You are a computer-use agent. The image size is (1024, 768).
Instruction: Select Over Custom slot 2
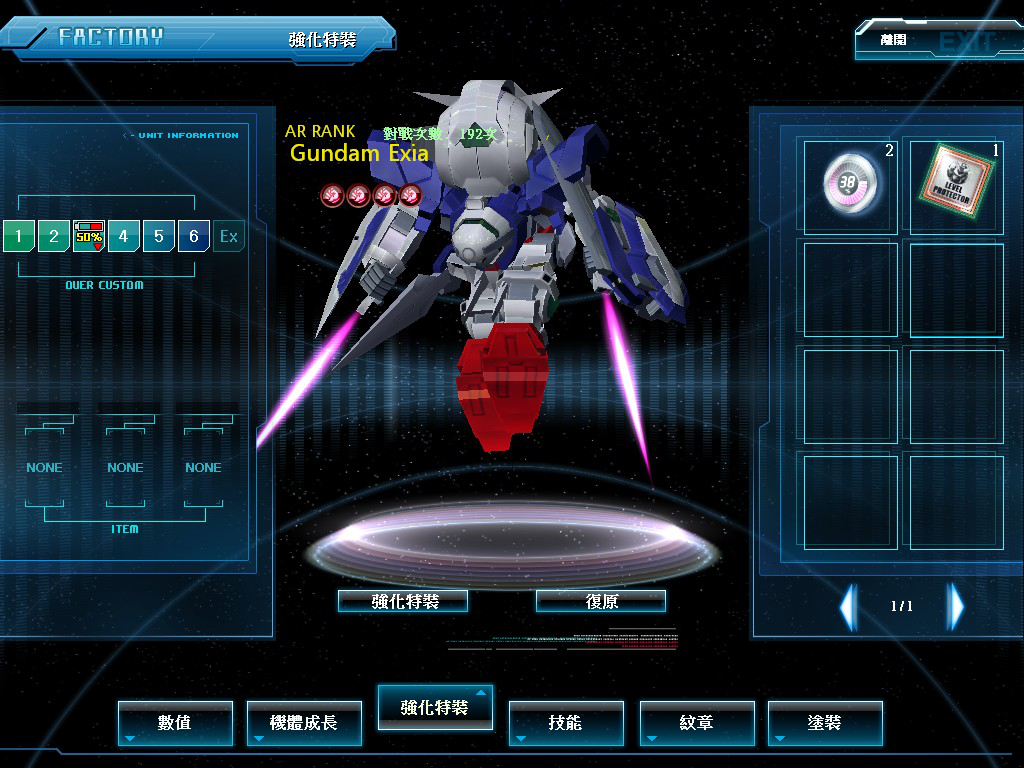point(53,237)
